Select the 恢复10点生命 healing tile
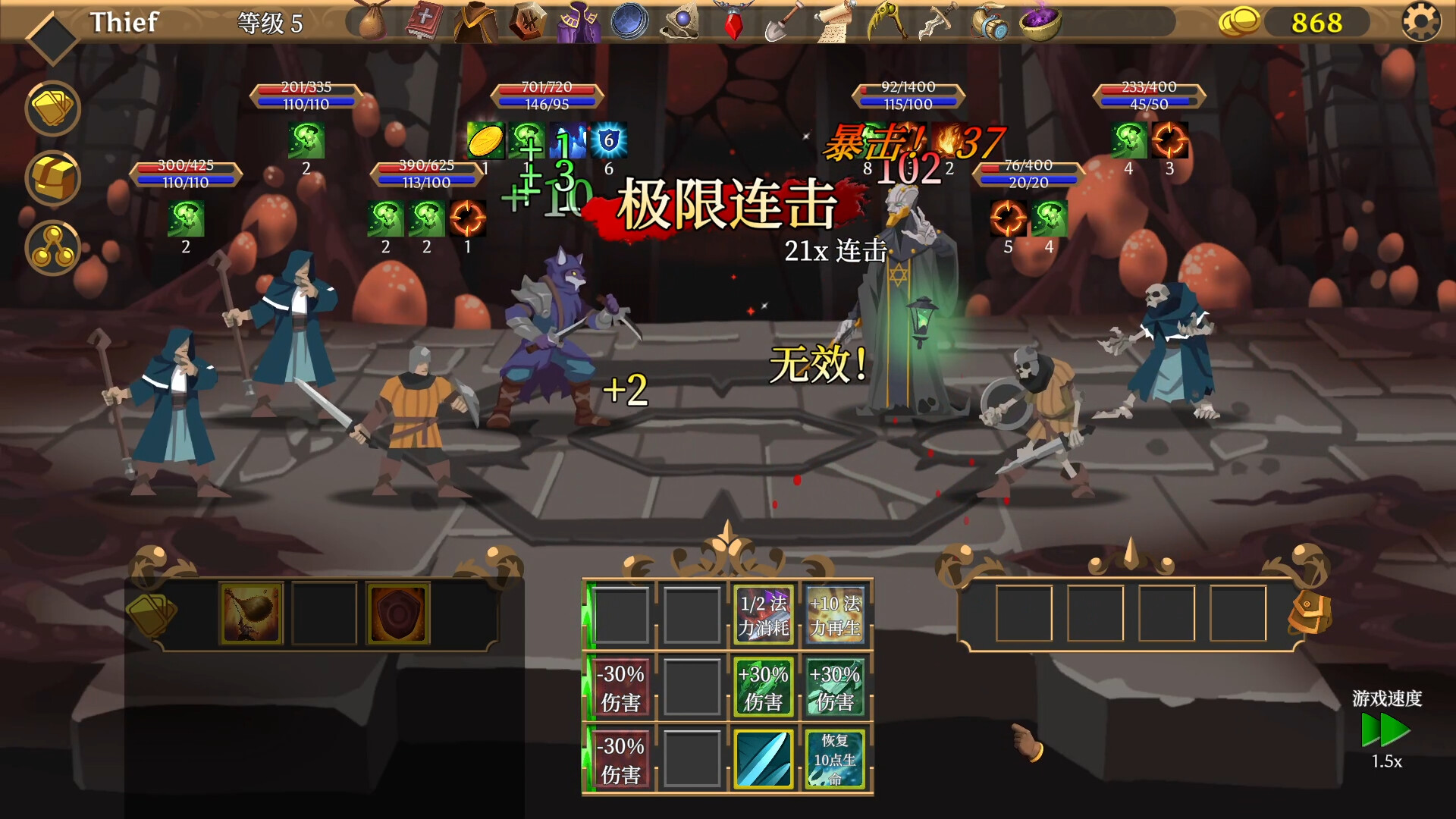 [x=834, y=758]
